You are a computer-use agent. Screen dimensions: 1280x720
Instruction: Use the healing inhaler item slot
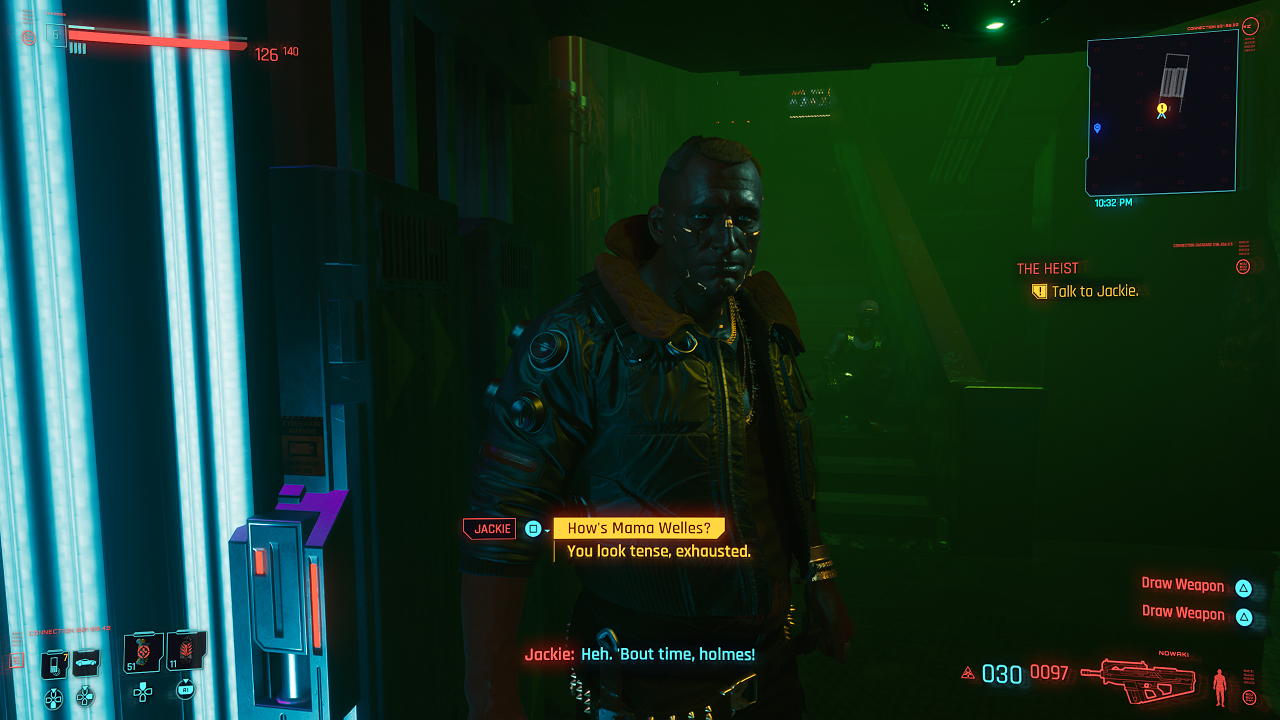click(x=143, y=654)
